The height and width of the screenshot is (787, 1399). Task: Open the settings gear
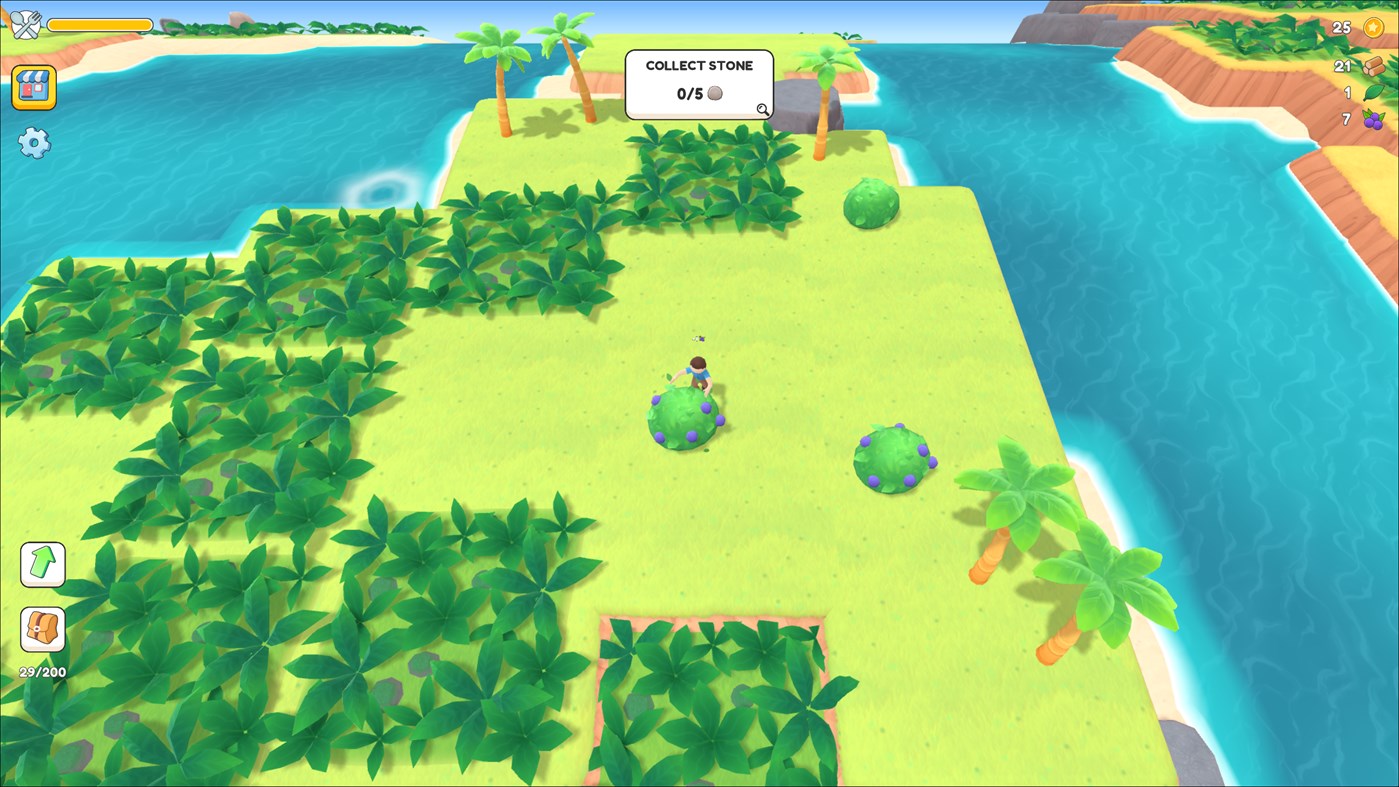[x=34, y=143]
